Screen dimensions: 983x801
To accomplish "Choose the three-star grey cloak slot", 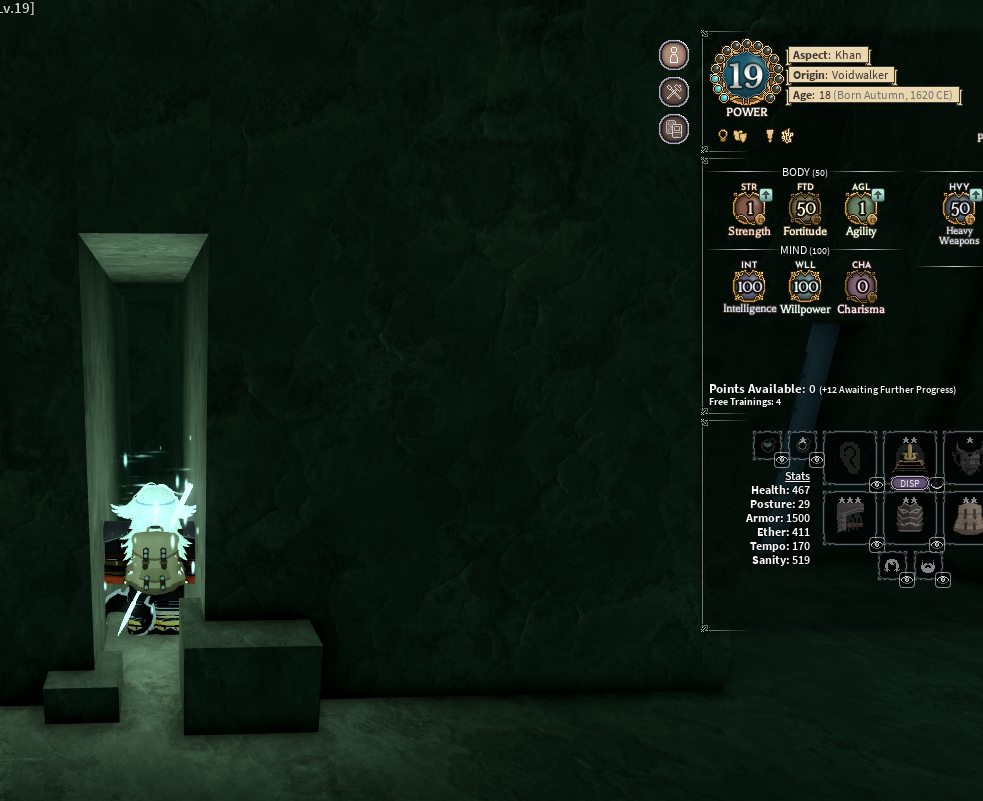I will [x=849, y=517].
